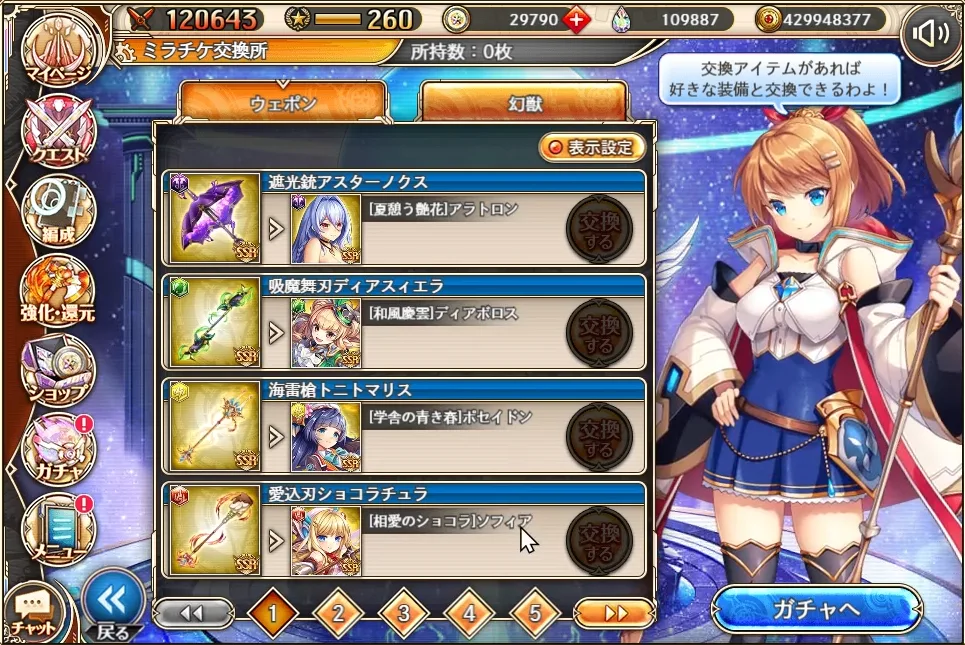This screenshot has height=645, width=965.
Task: Open the 編成 party formation menu
Action: click(x=59, y=211)
